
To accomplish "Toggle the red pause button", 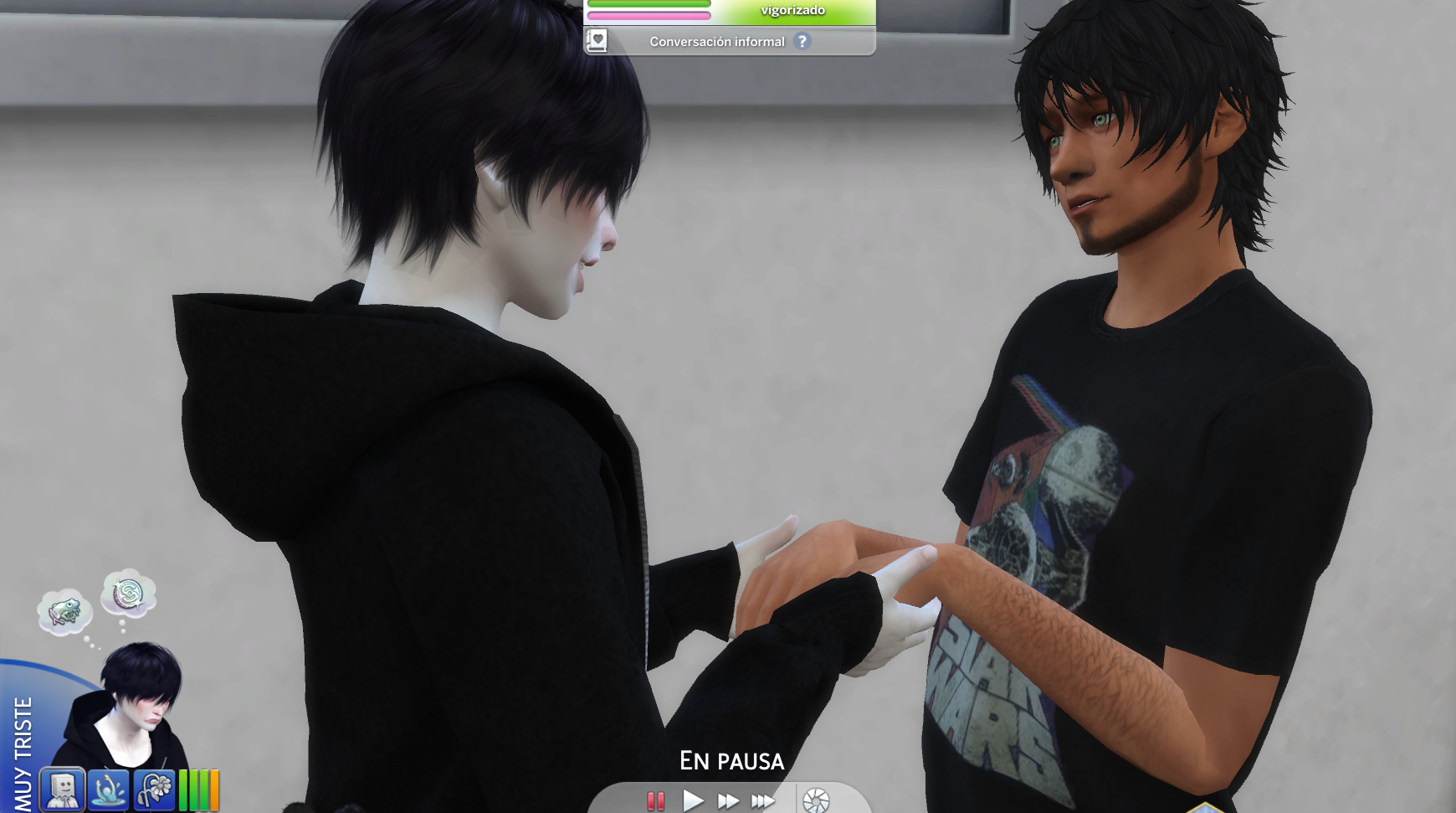I will pyautogui.click(x=656, y=800).
